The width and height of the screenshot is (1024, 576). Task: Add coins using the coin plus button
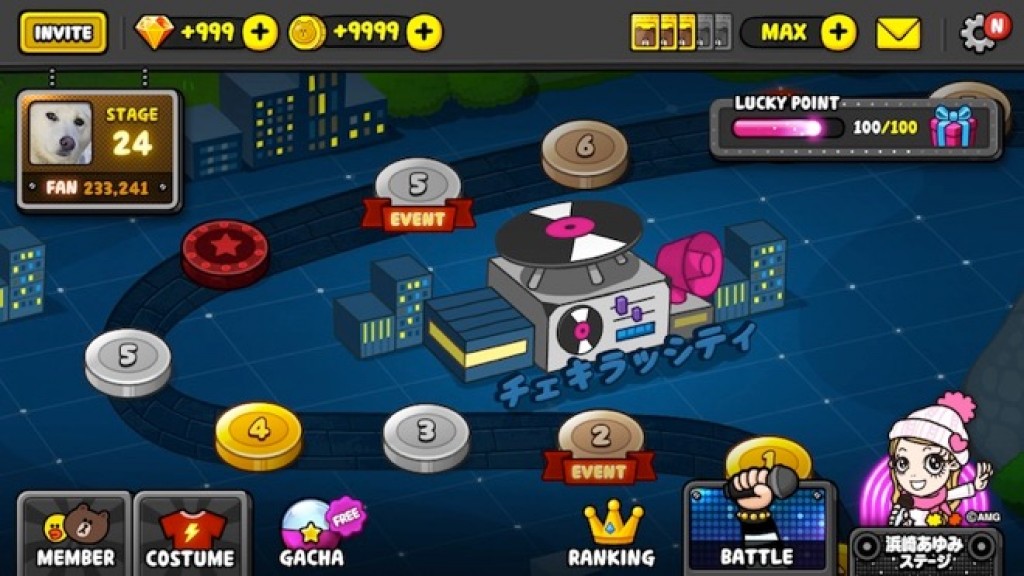coord(424,32)
